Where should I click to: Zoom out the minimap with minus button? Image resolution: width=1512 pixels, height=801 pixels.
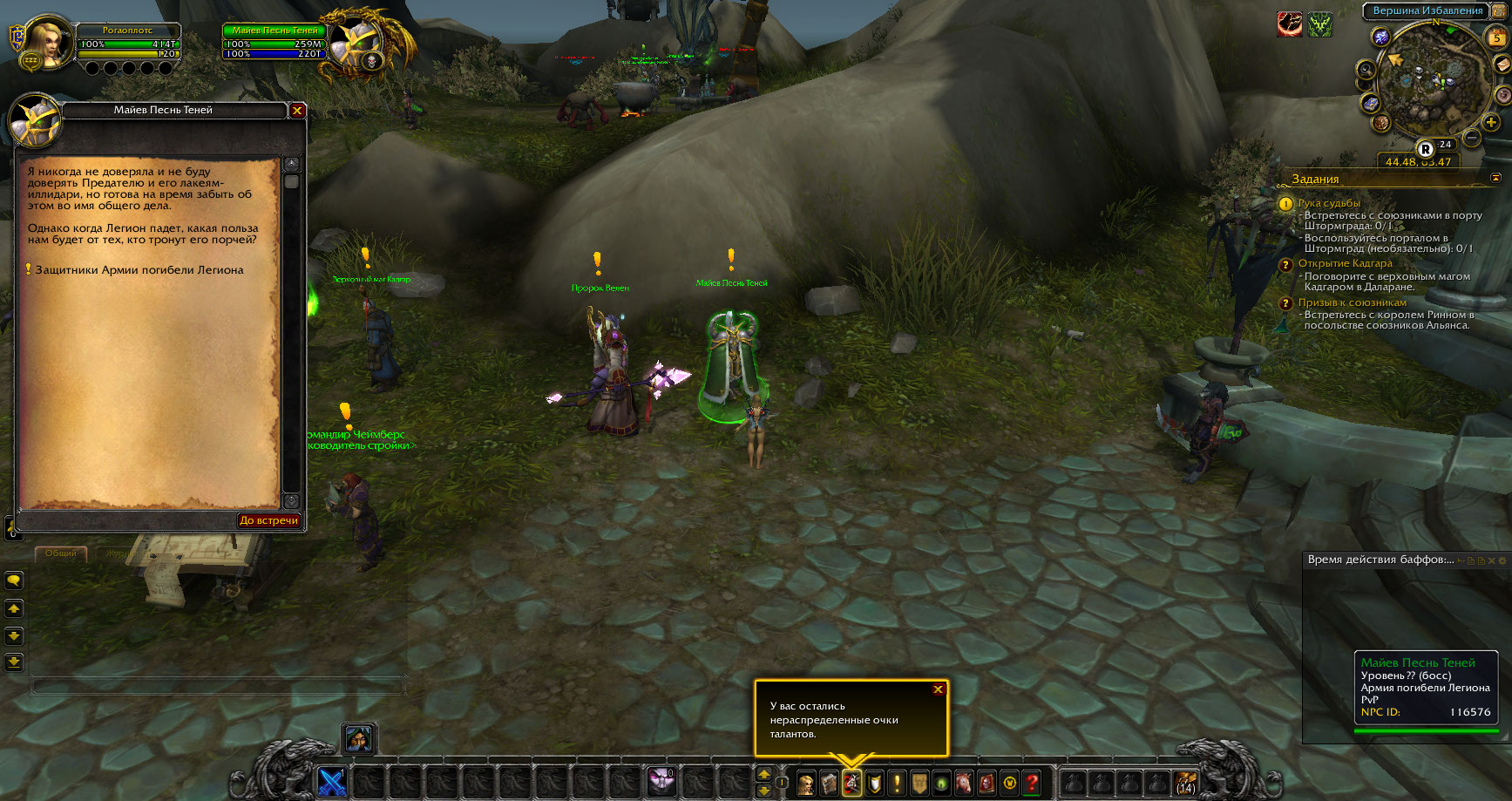click(1472, 138)
